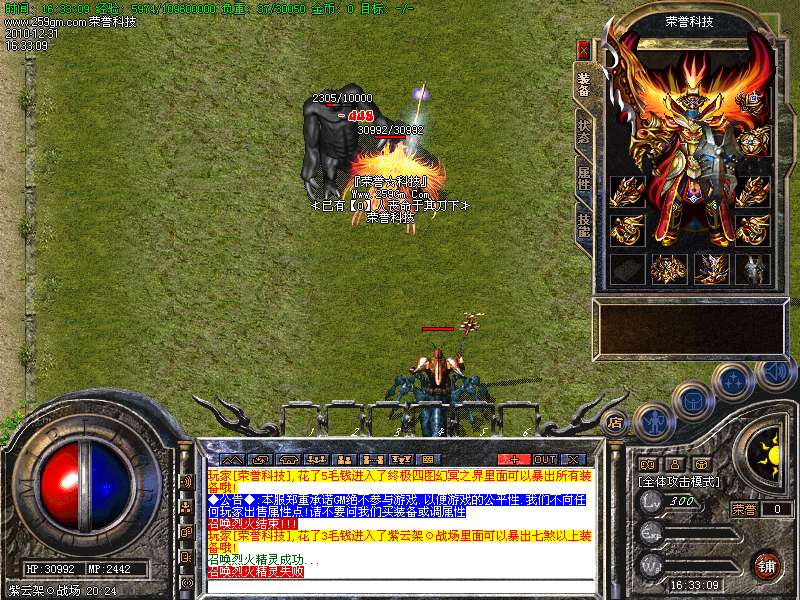Select the grey stone charm slot
This screenshot has width=800, height=600.
point(625,269)
